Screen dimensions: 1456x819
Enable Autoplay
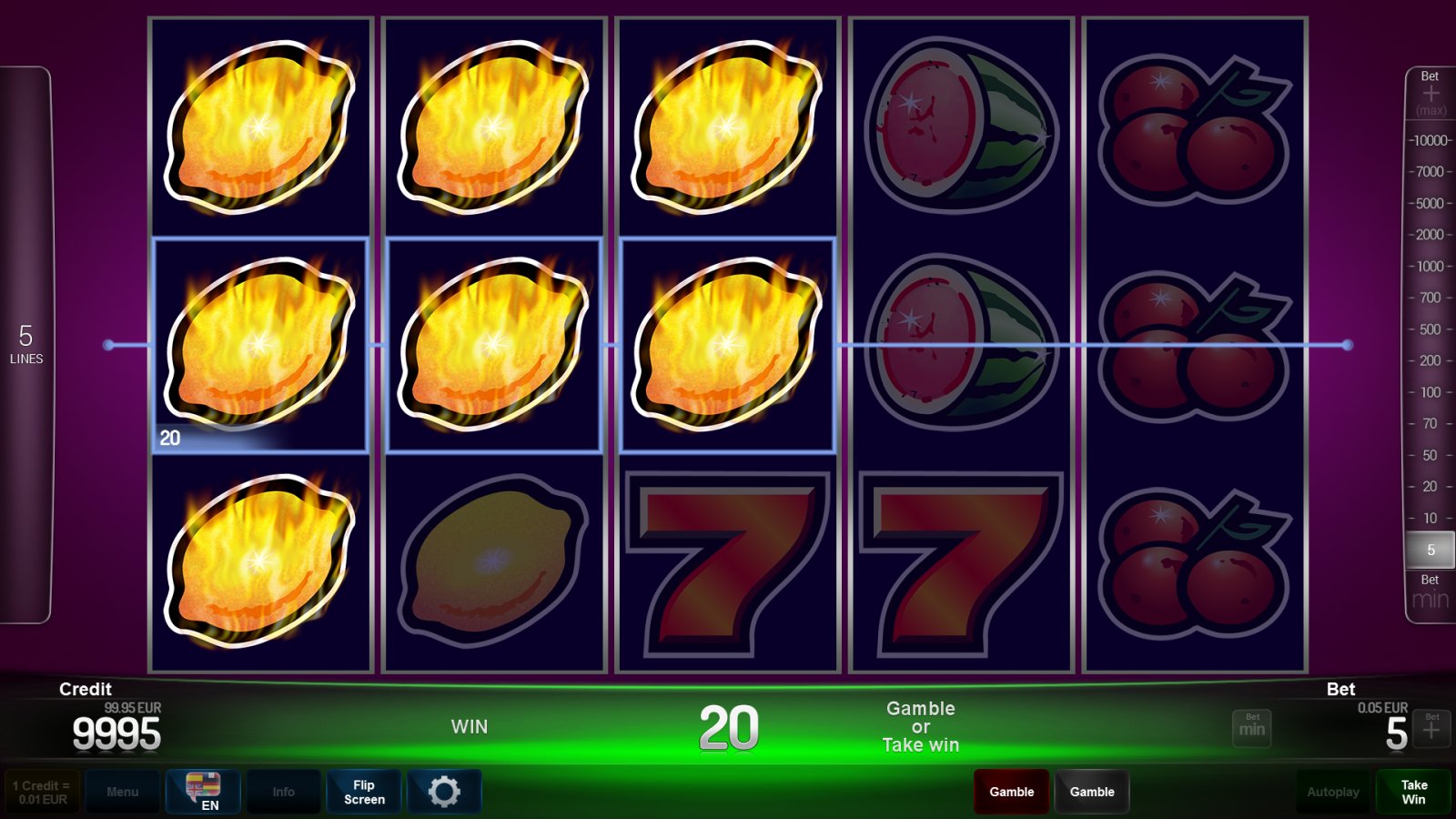[1332, 791]
